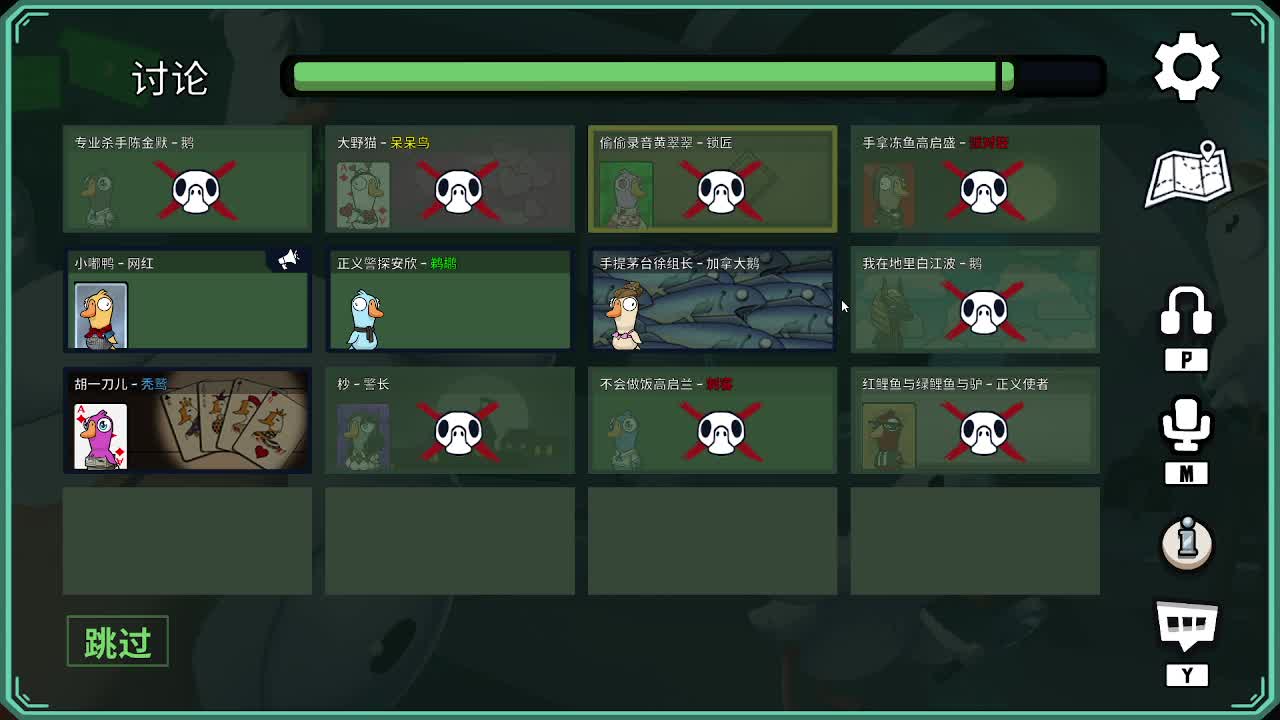Vote for 正义警探安欣

tap(449, 298)
